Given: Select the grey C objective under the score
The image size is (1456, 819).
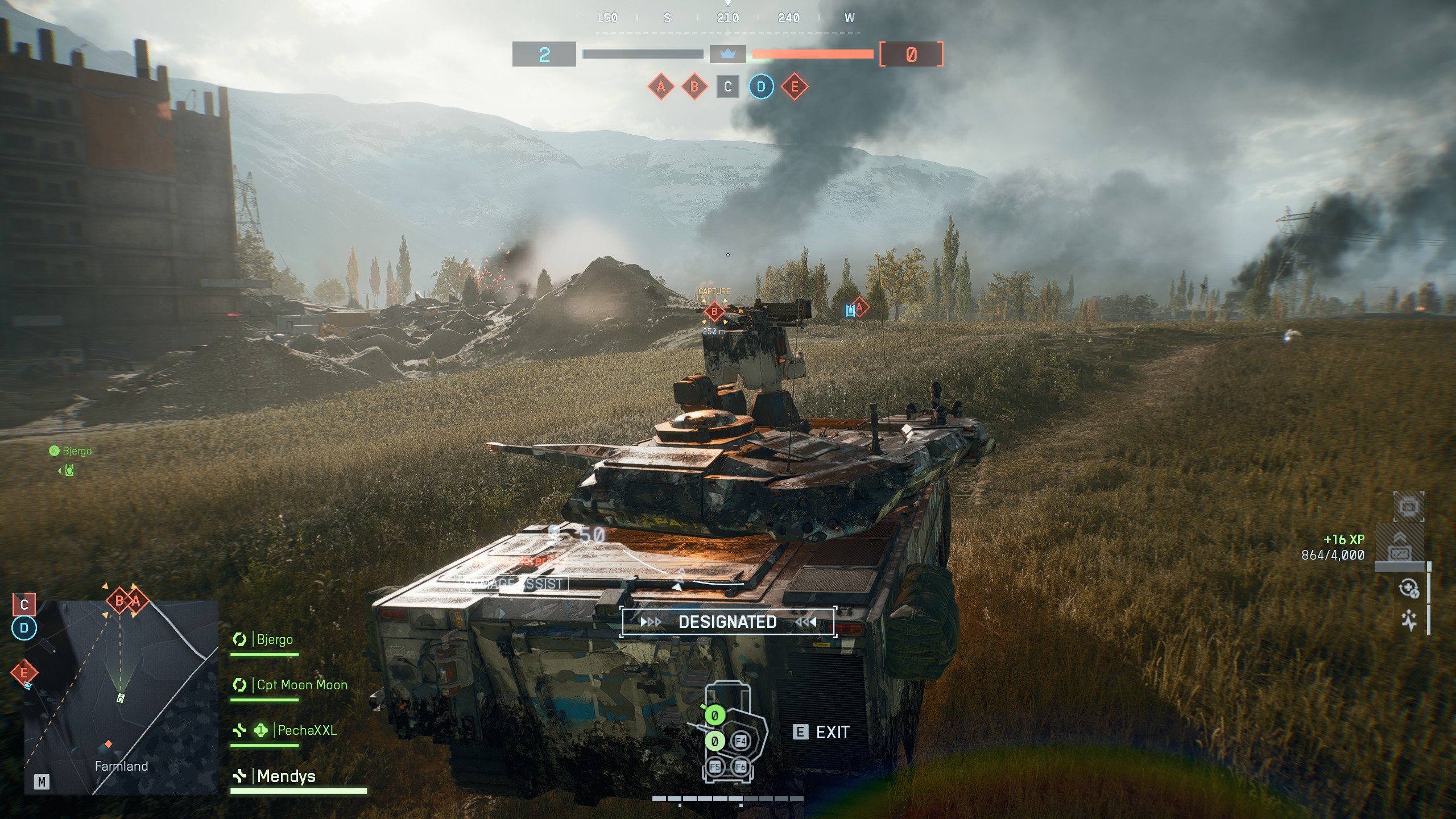Looking at the screenshot, I should tap(727, 87).
